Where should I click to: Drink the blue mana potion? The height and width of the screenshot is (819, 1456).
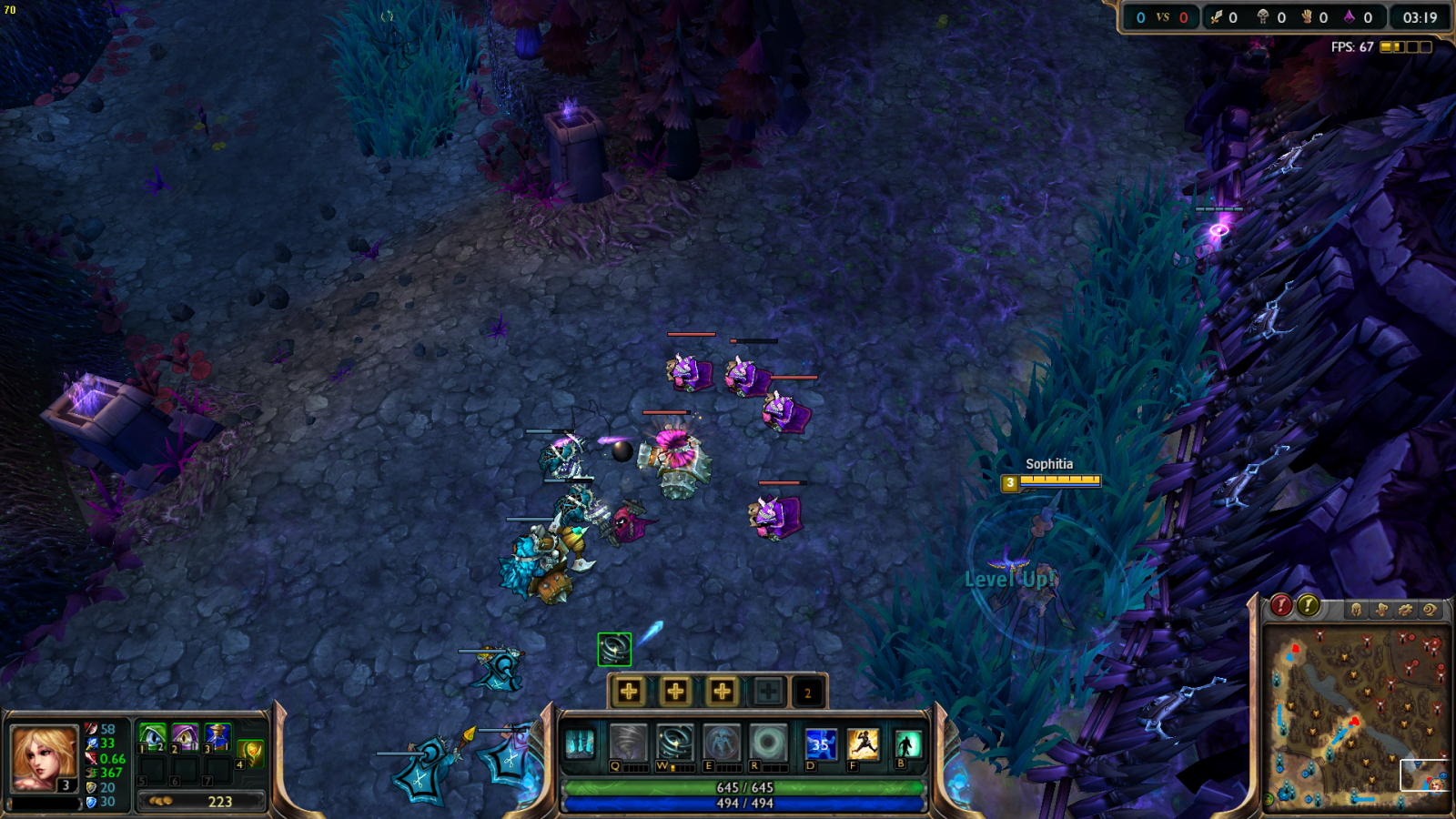click(x=217, y=735)
